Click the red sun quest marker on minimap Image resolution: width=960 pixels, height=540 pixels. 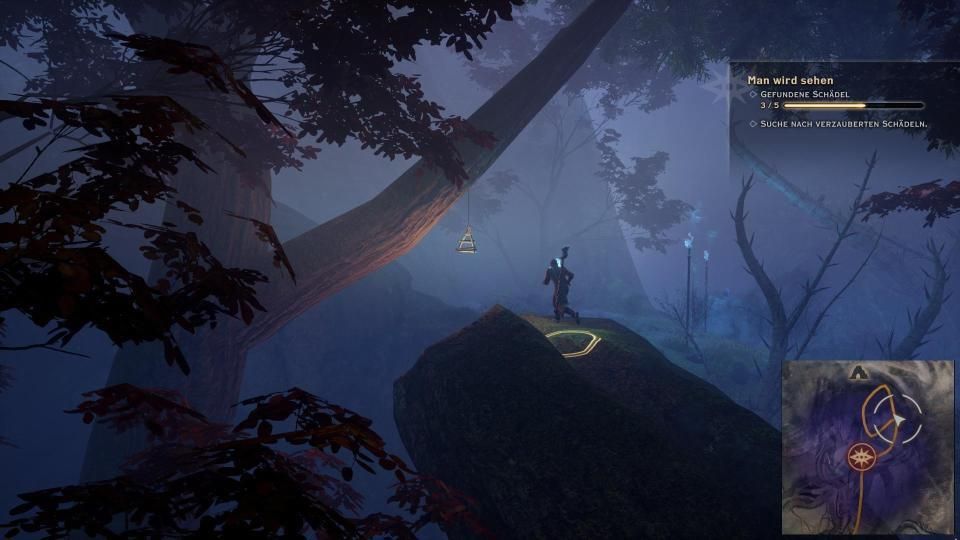pyautogui.click(x=859, y=459)
